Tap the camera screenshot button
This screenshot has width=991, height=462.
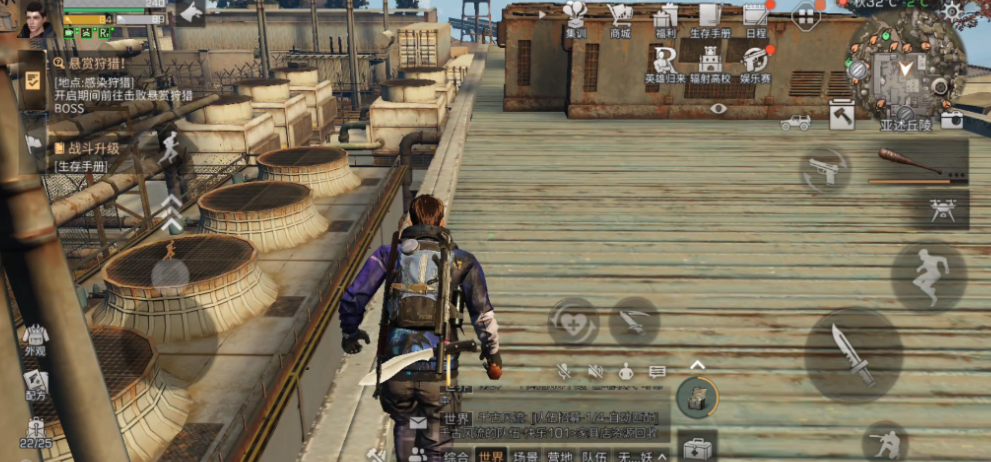[x=951, y=119]
